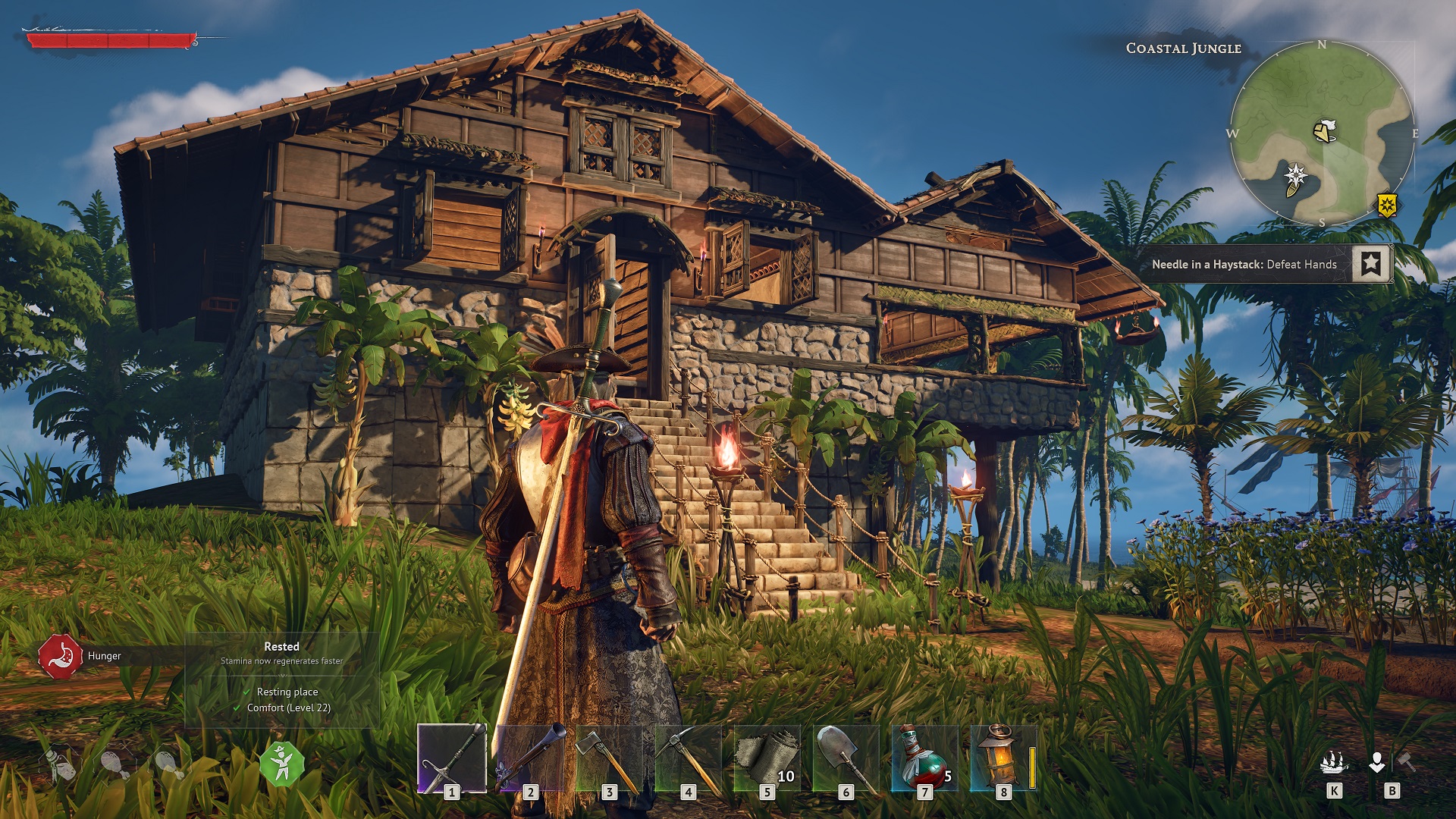Open the ship menu icon

pyautogui.click(x=1334, y=763)
